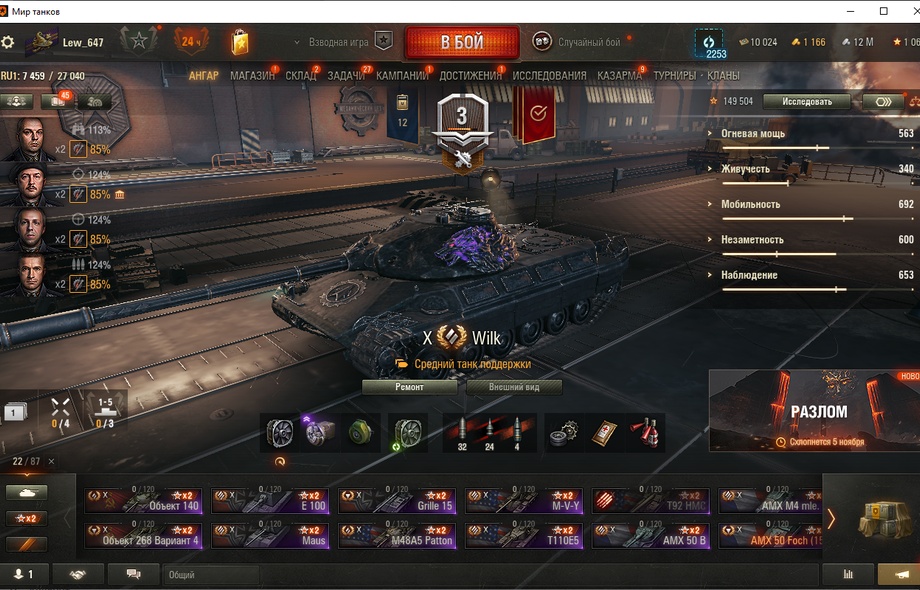The width and height of the screenshot is (920, 590).
Task: Select the Grille 15 tank
Action: coord(397,500)
